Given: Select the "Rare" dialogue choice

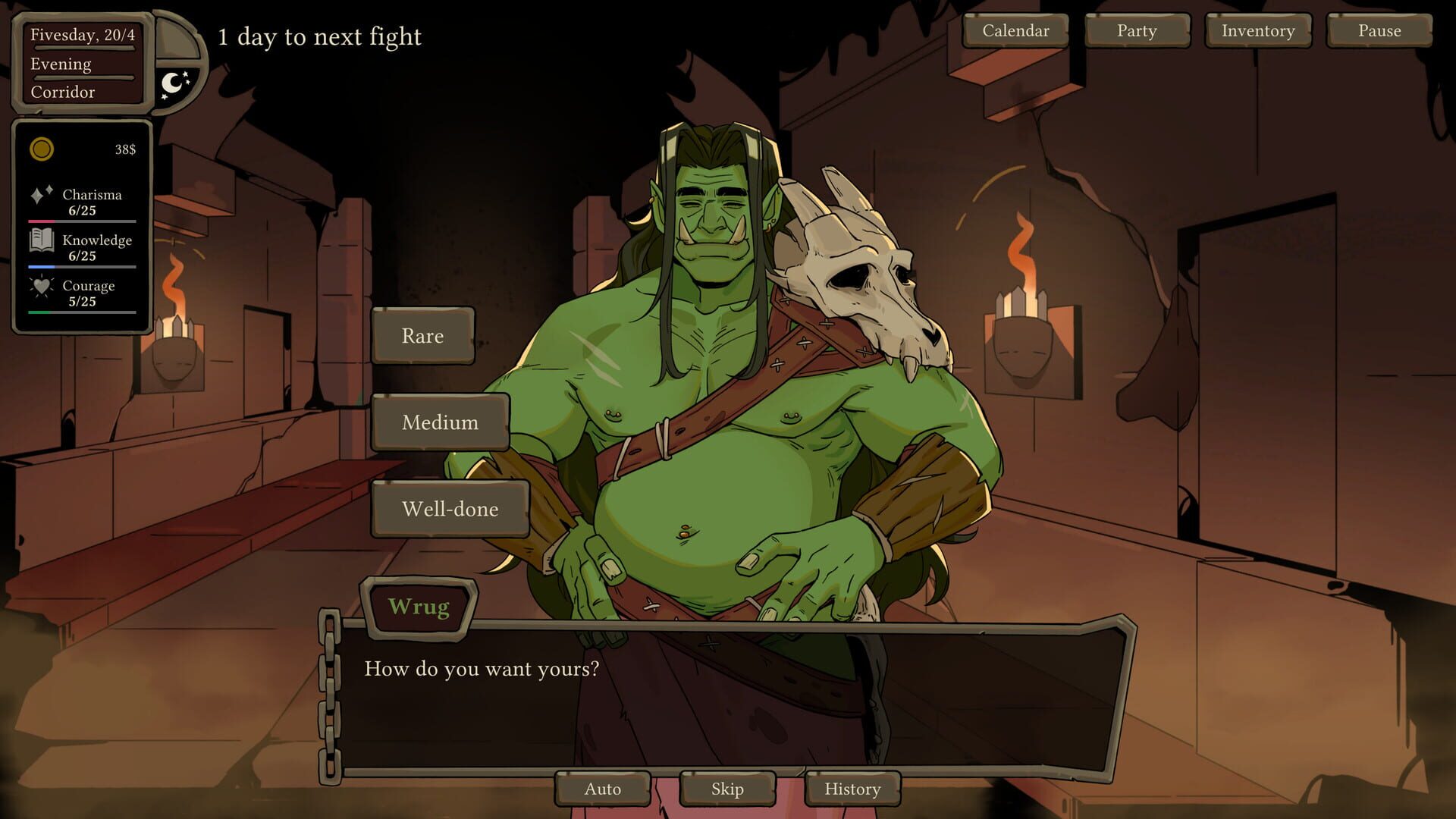Looking at the screenshot, I should 422,336.
